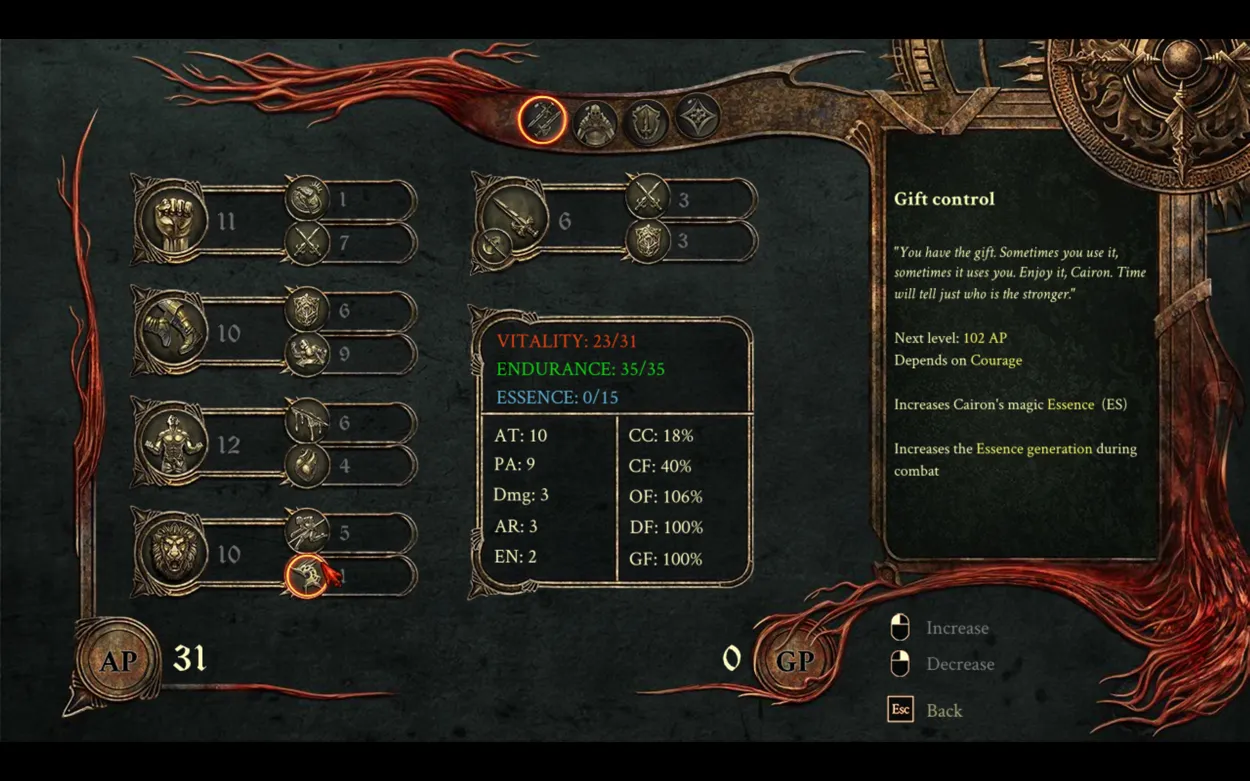
Task: Select the dripping blood skill icon
Action: pos(307,423)
